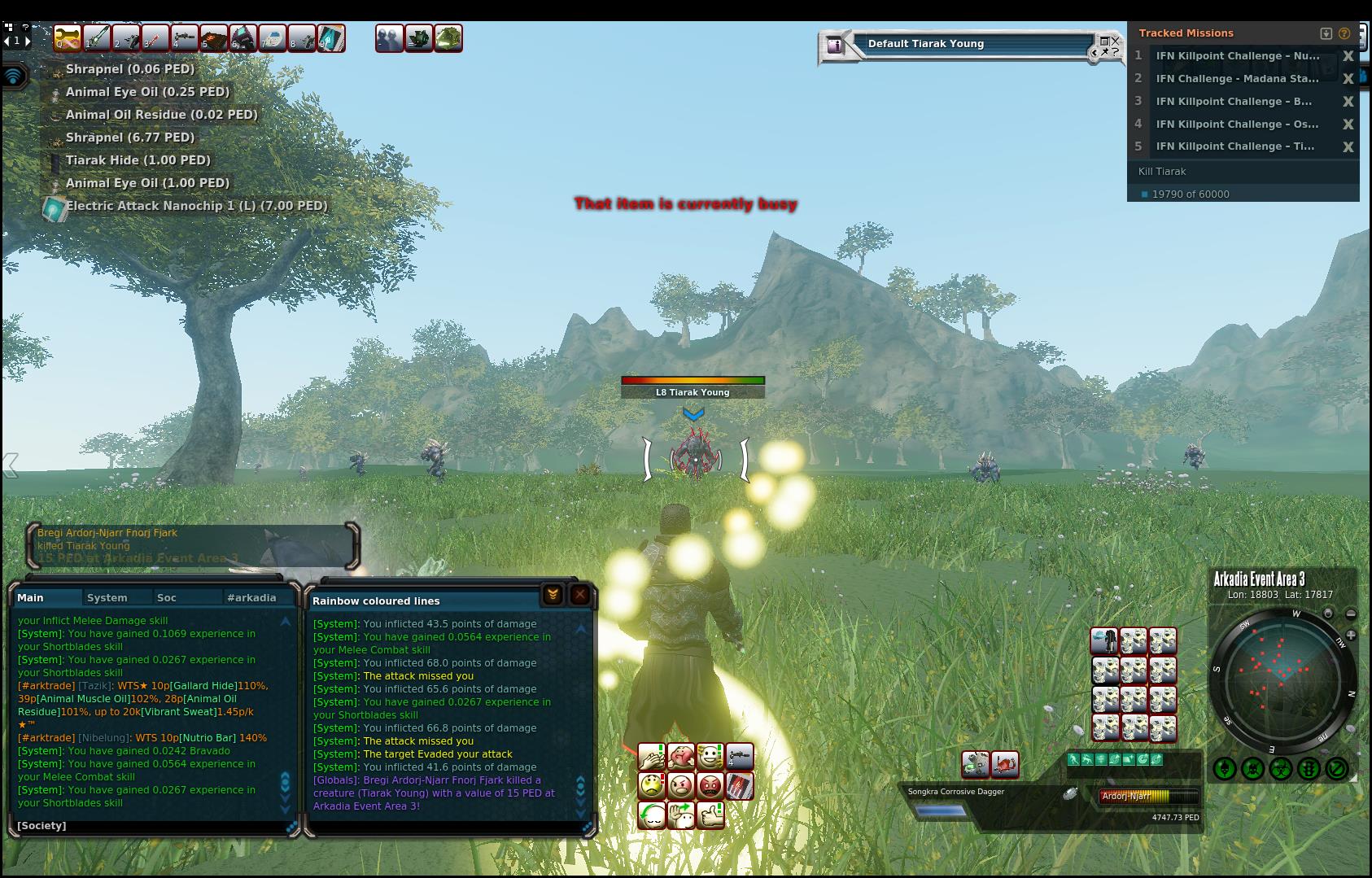Close the Rainbow coloured lines chat window
1372x878 pixels.
pos(579,595)
